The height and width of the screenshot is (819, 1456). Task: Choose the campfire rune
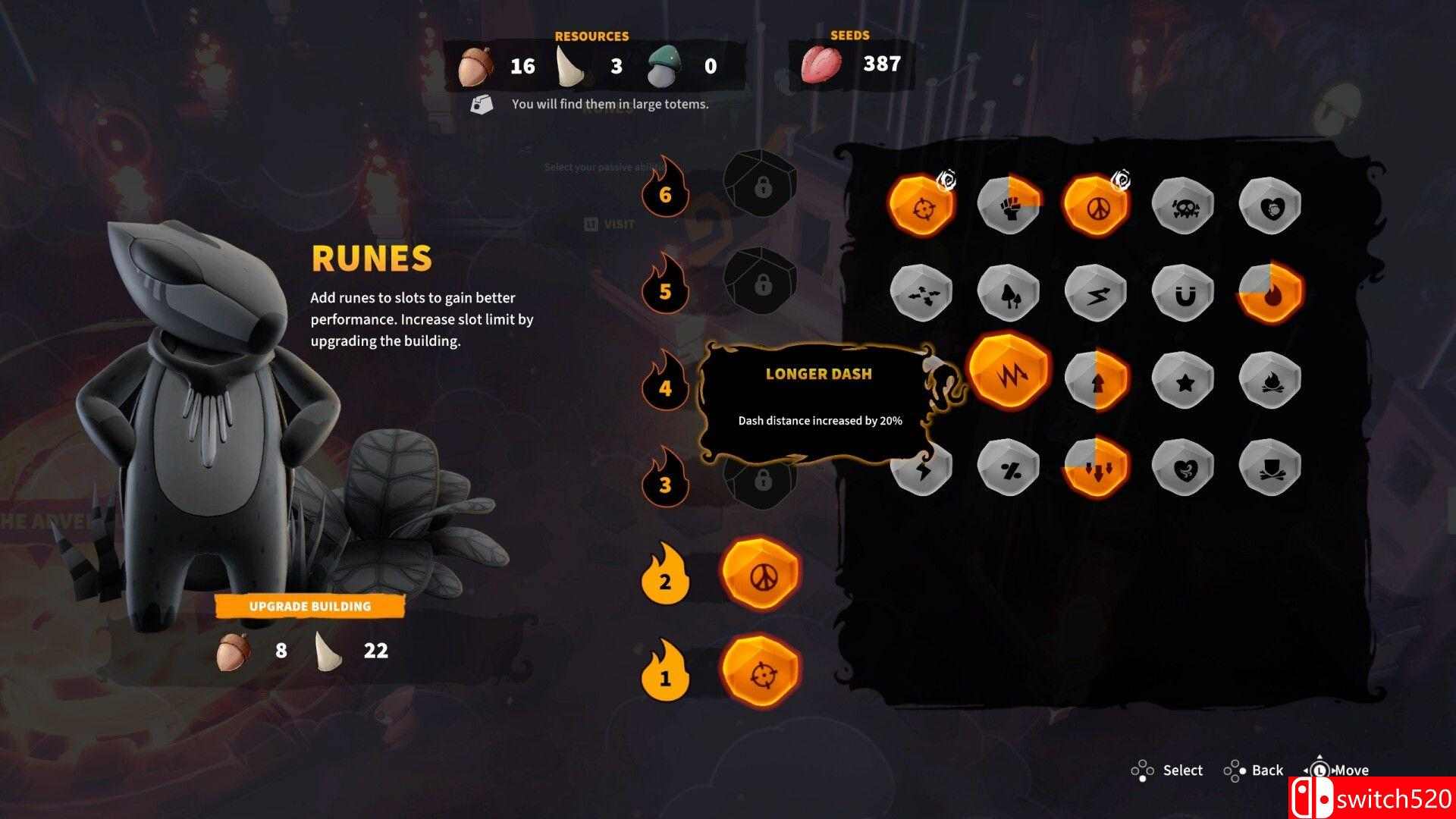(x=1269, y=381)
